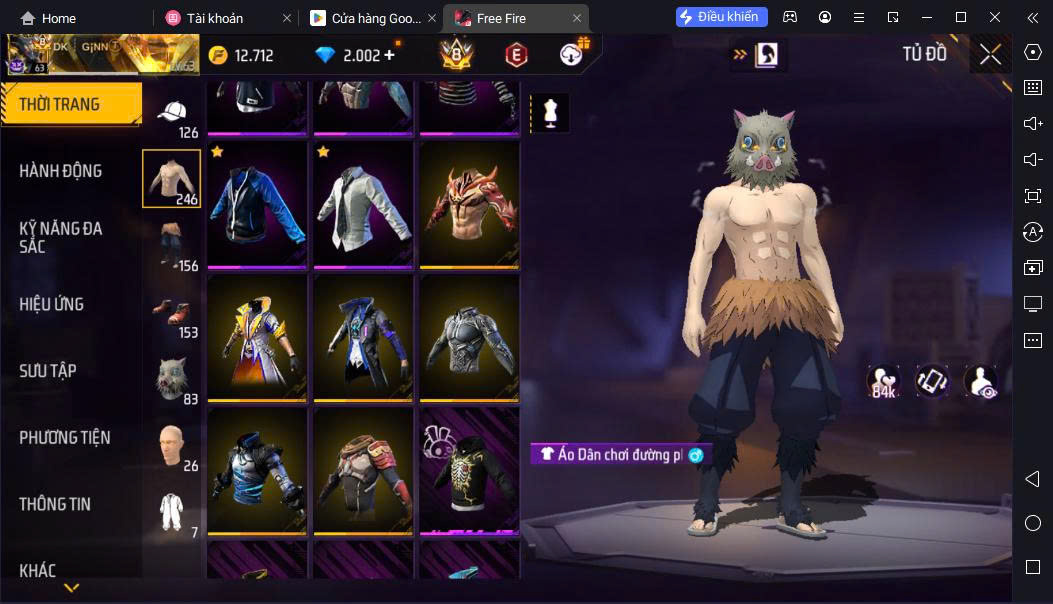
Task: Go to the Sưu Tập section
Action: (48, 371)
